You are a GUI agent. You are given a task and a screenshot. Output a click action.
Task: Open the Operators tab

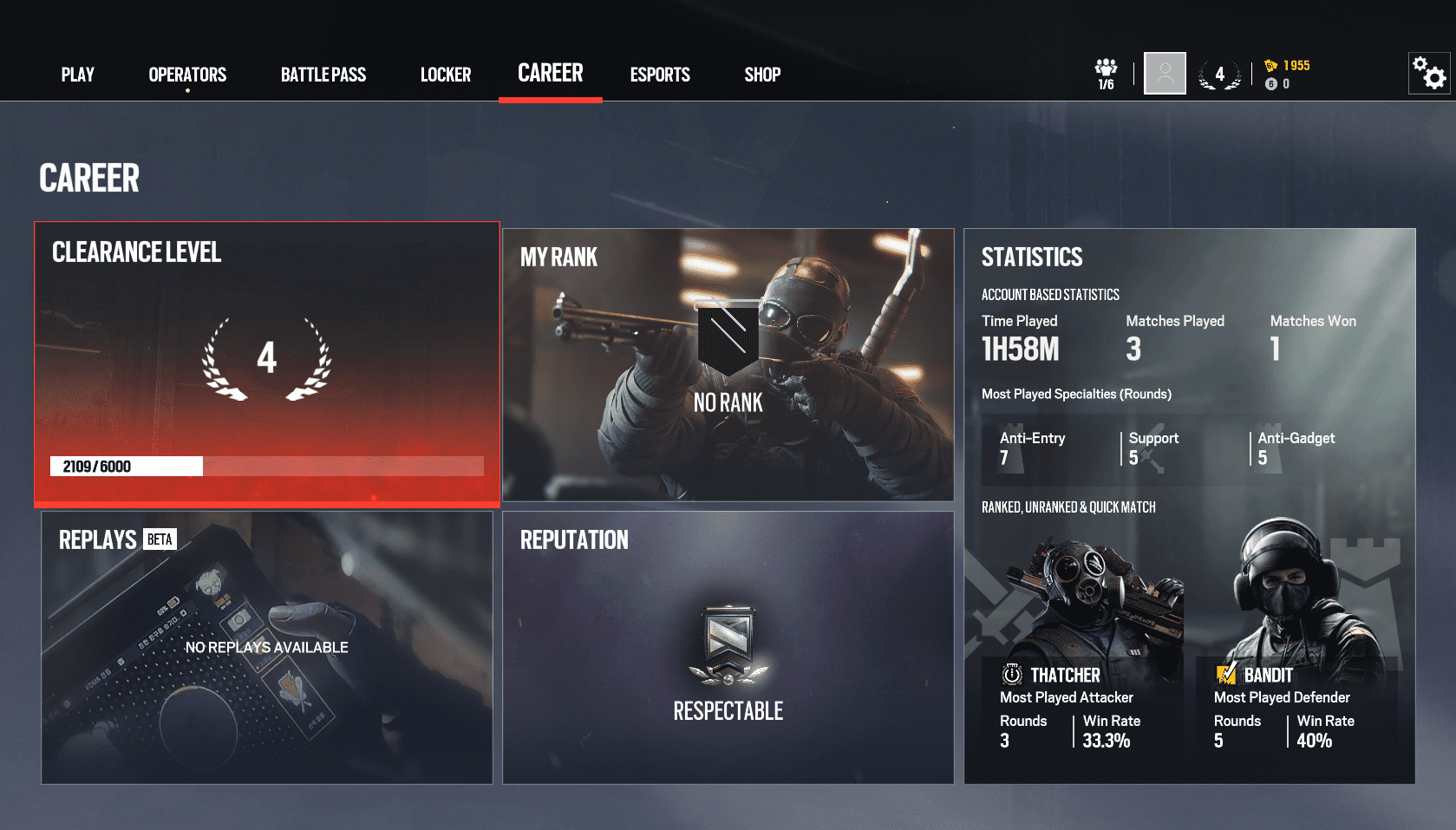pos(187,75)
